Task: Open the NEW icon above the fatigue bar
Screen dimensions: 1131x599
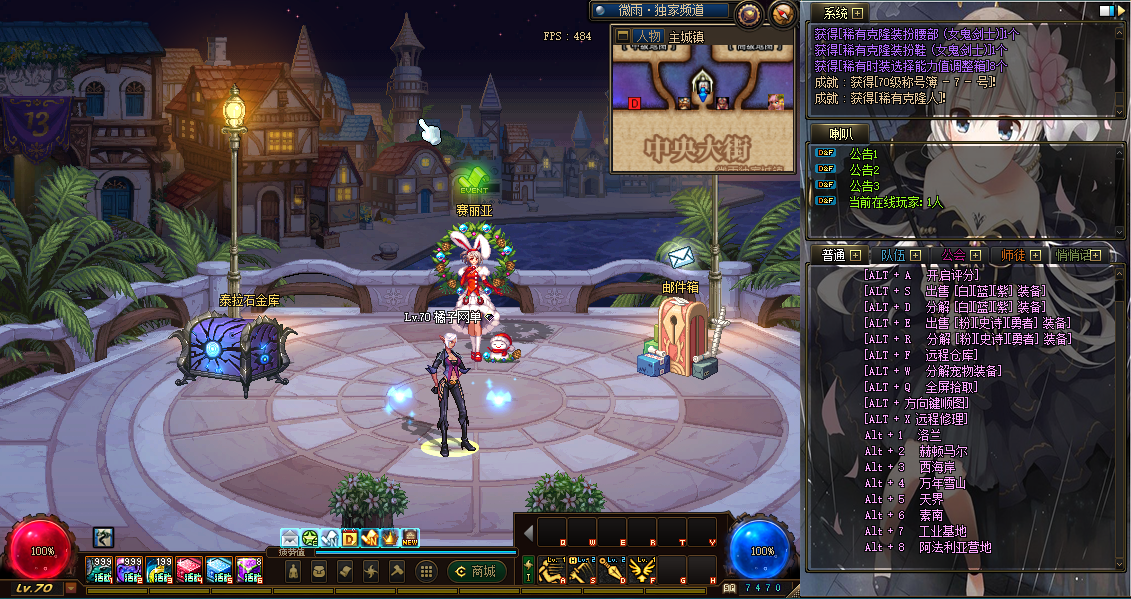Action: [410, 538]
